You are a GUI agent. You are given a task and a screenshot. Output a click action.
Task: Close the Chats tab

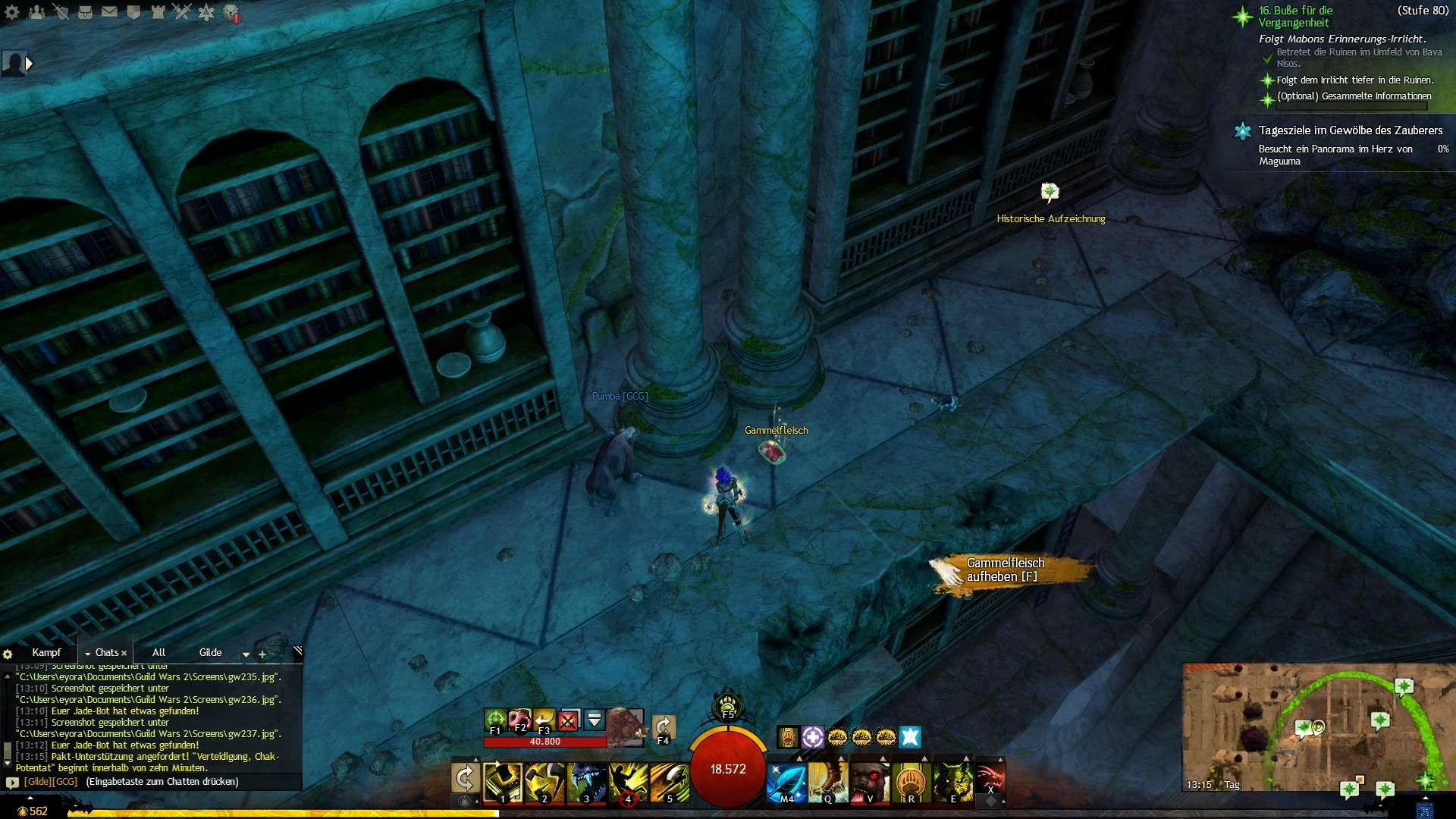[124, 653]
